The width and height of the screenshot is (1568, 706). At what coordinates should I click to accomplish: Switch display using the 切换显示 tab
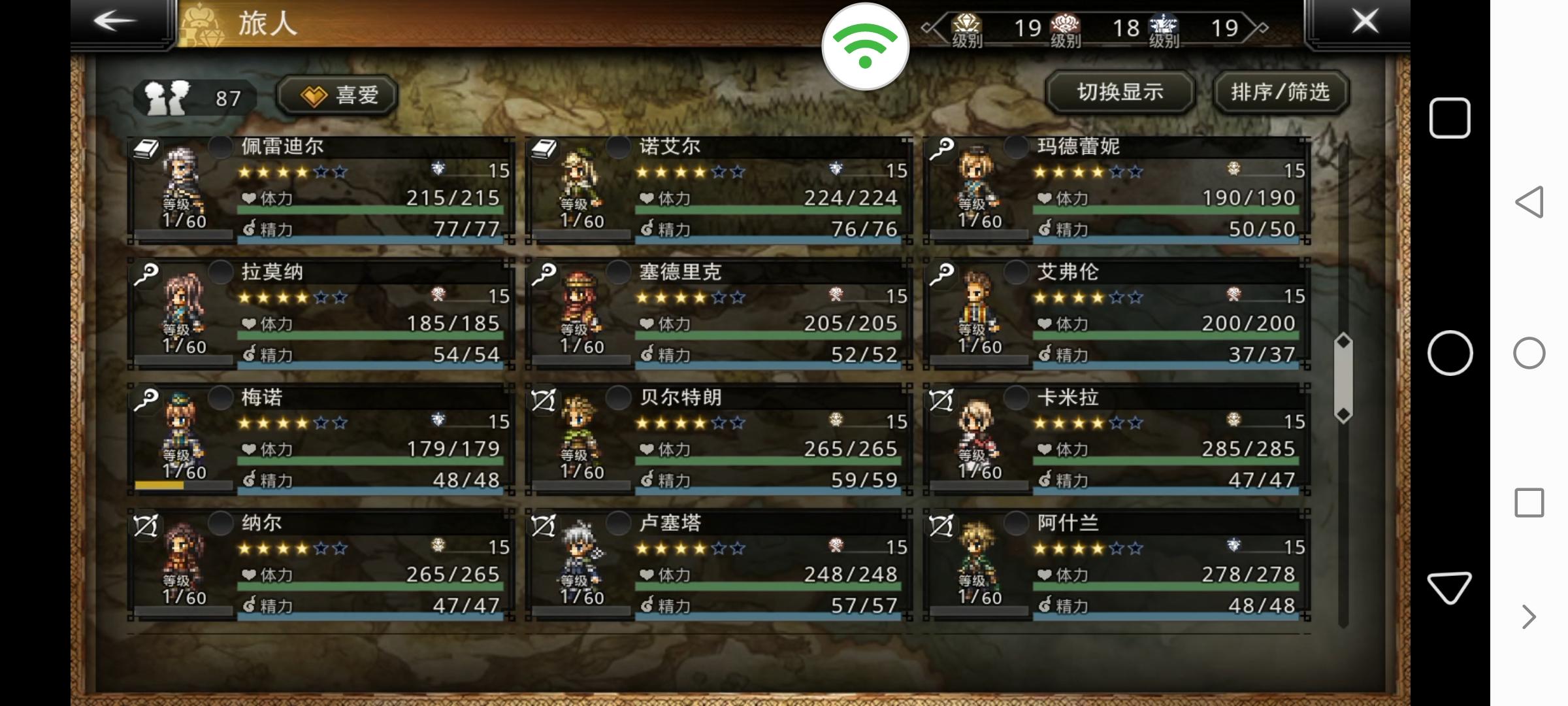click(x=1120, y=93)
